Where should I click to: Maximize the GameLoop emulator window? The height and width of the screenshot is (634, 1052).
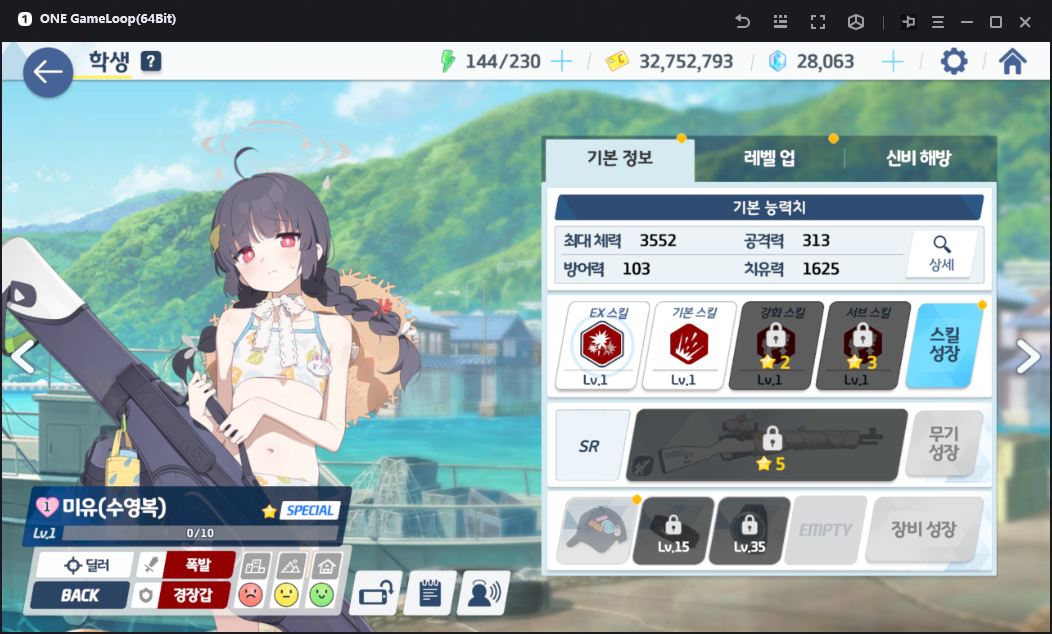click(996, 21)
